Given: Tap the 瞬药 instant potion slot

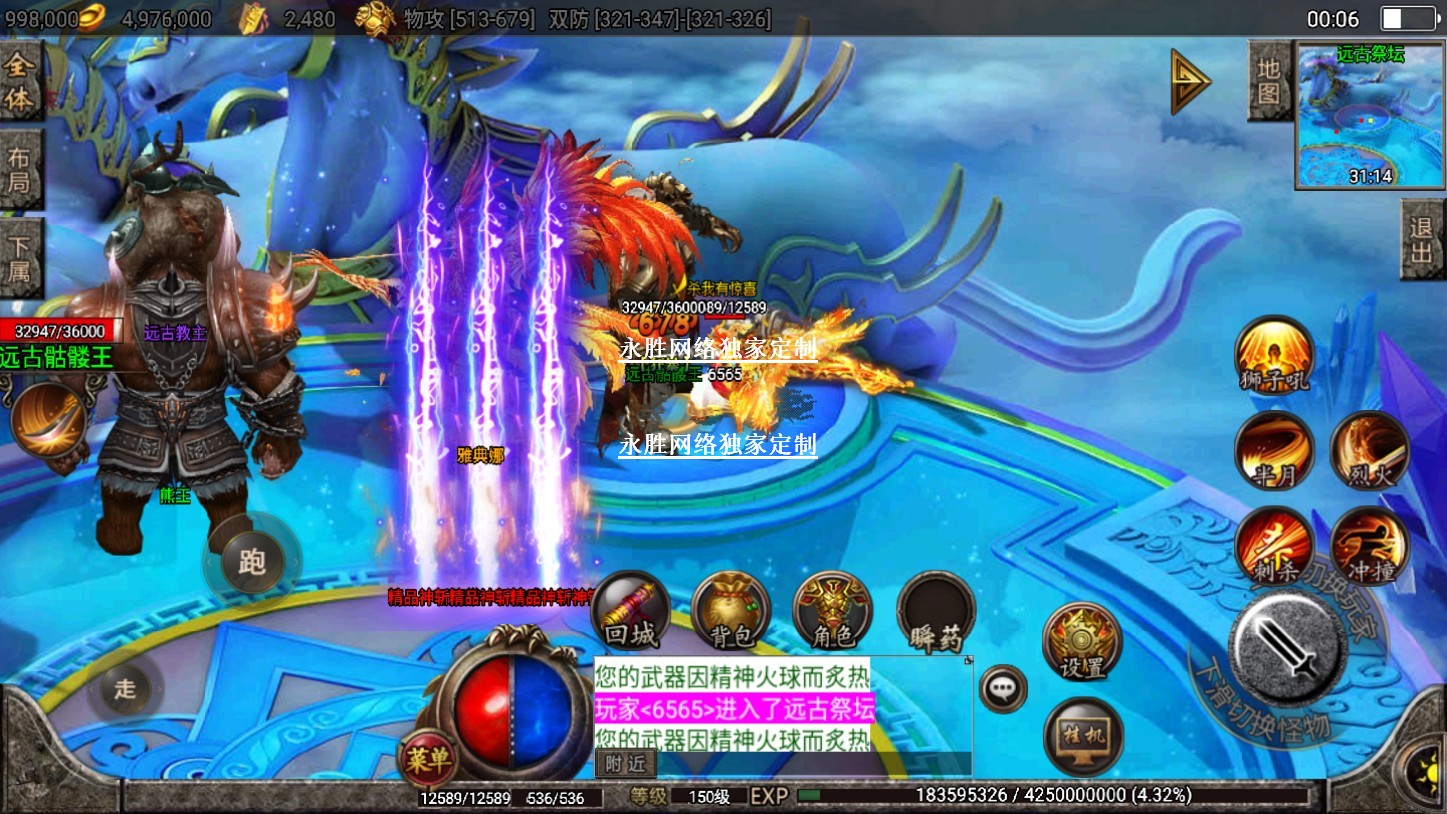Looking at the screenshot, I should tap(935, 611).
